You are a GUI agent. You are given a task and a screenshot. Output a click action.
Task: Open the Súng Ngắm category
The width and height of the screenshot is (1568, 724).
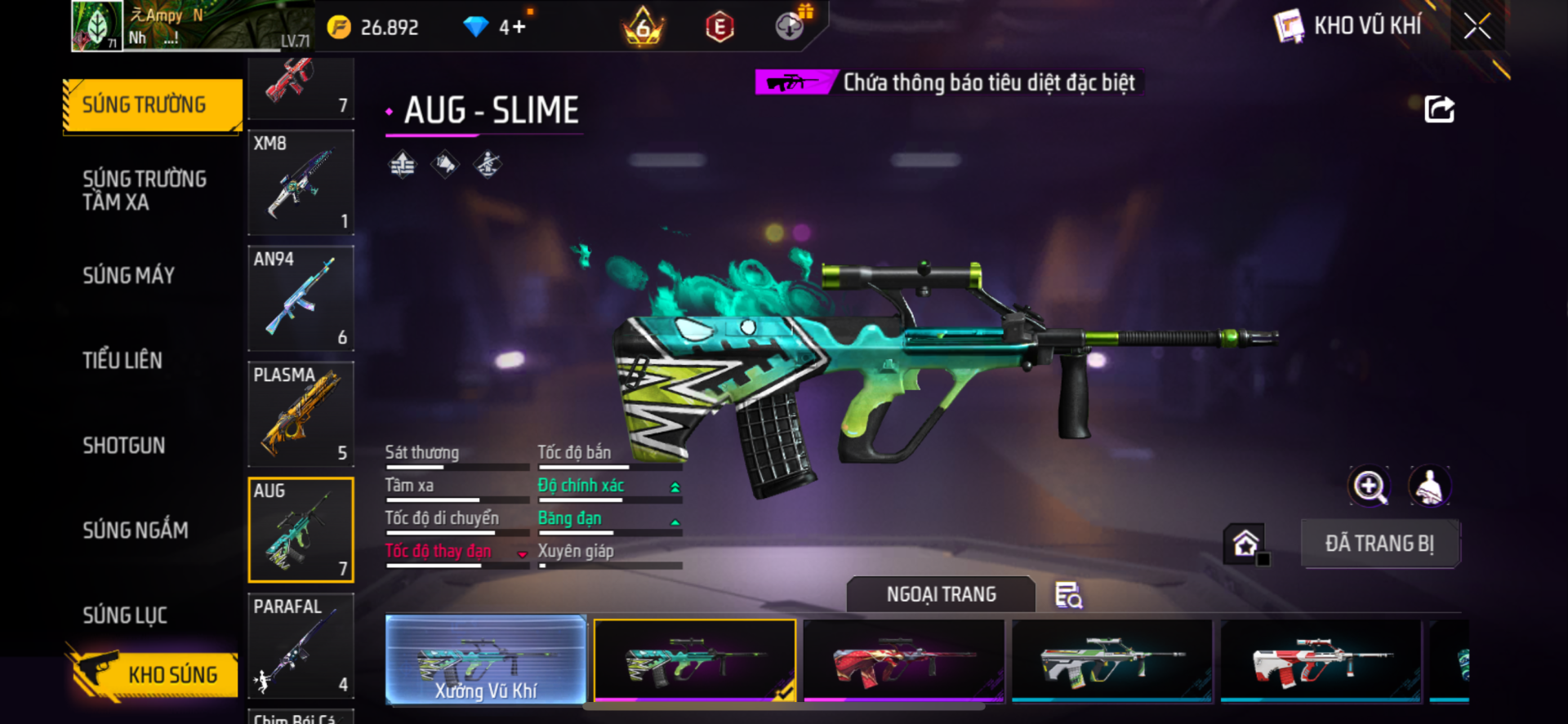pos(136,531)
